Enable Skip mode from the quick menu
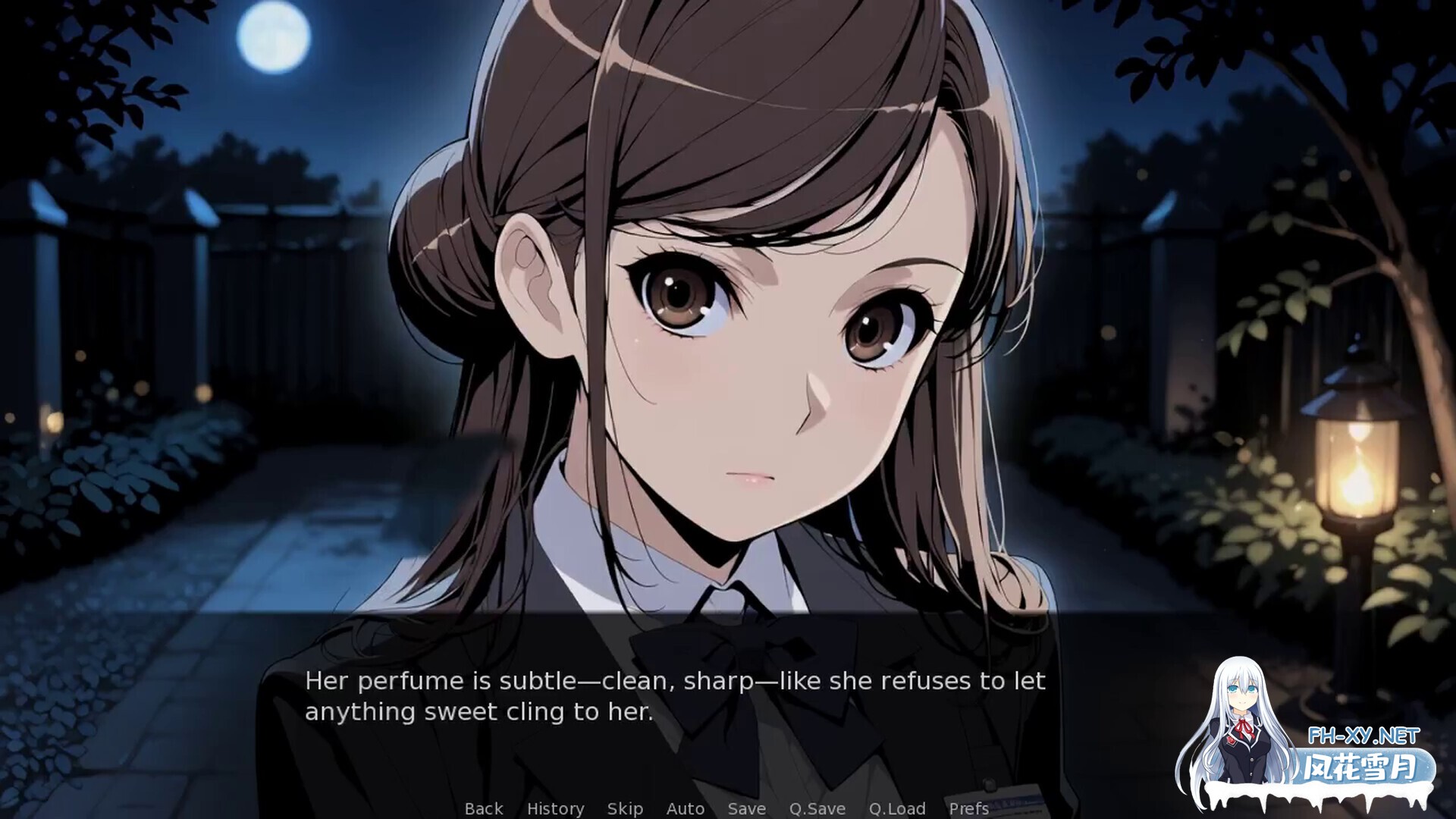Viewport: 1456px width, 819px height. pyautogui.click(x=625, y=808)
